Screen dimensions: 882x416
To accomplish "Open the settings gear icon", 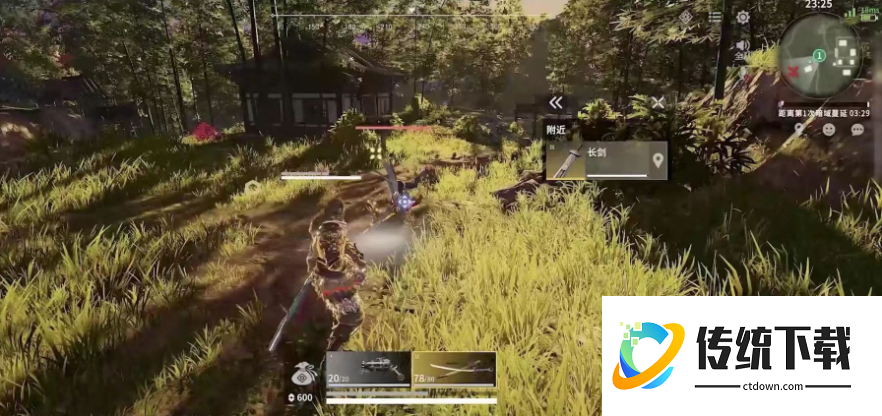I will [743, 17].
